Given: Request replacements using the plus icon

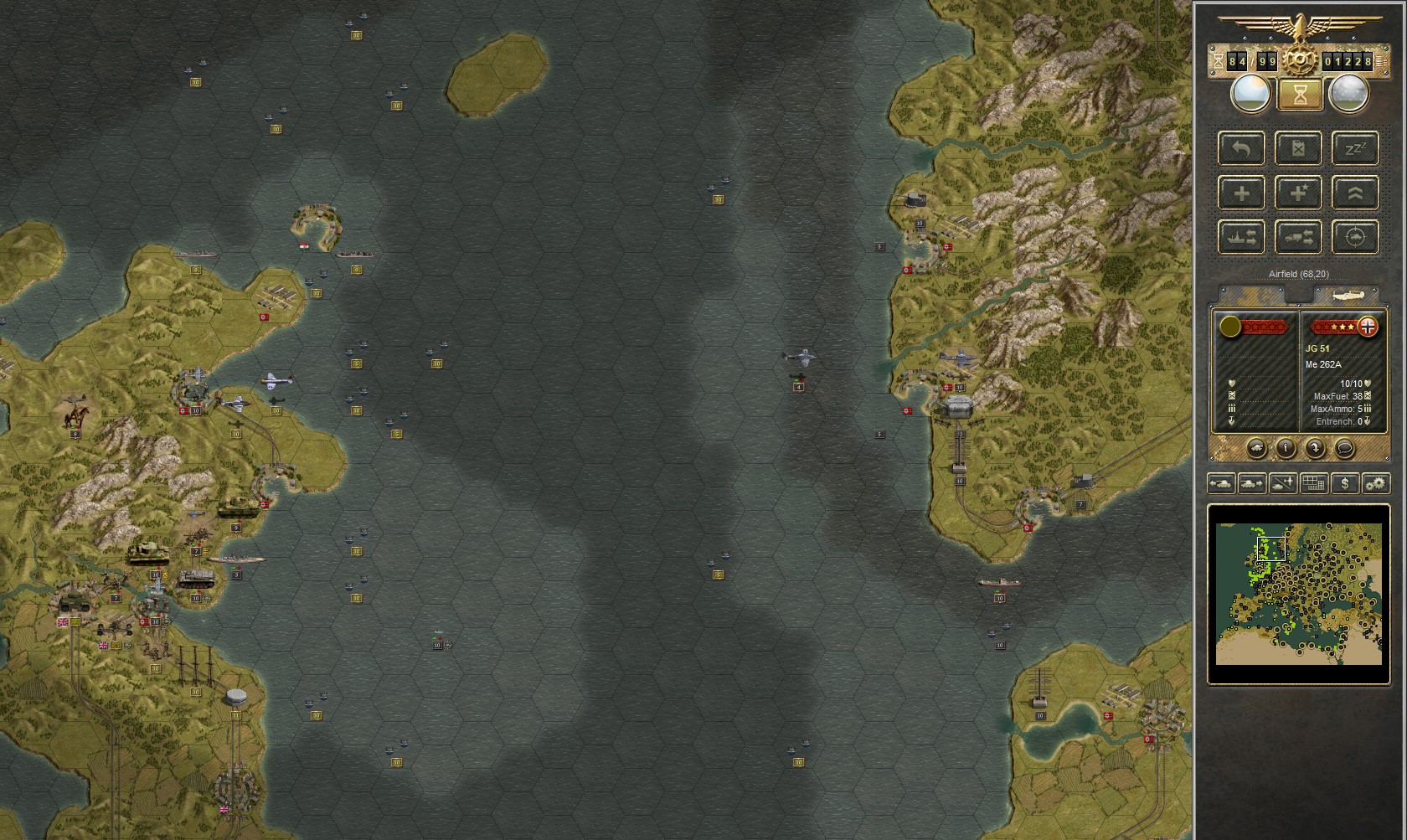Looking at the screenshot, I should coord(1242,193).
